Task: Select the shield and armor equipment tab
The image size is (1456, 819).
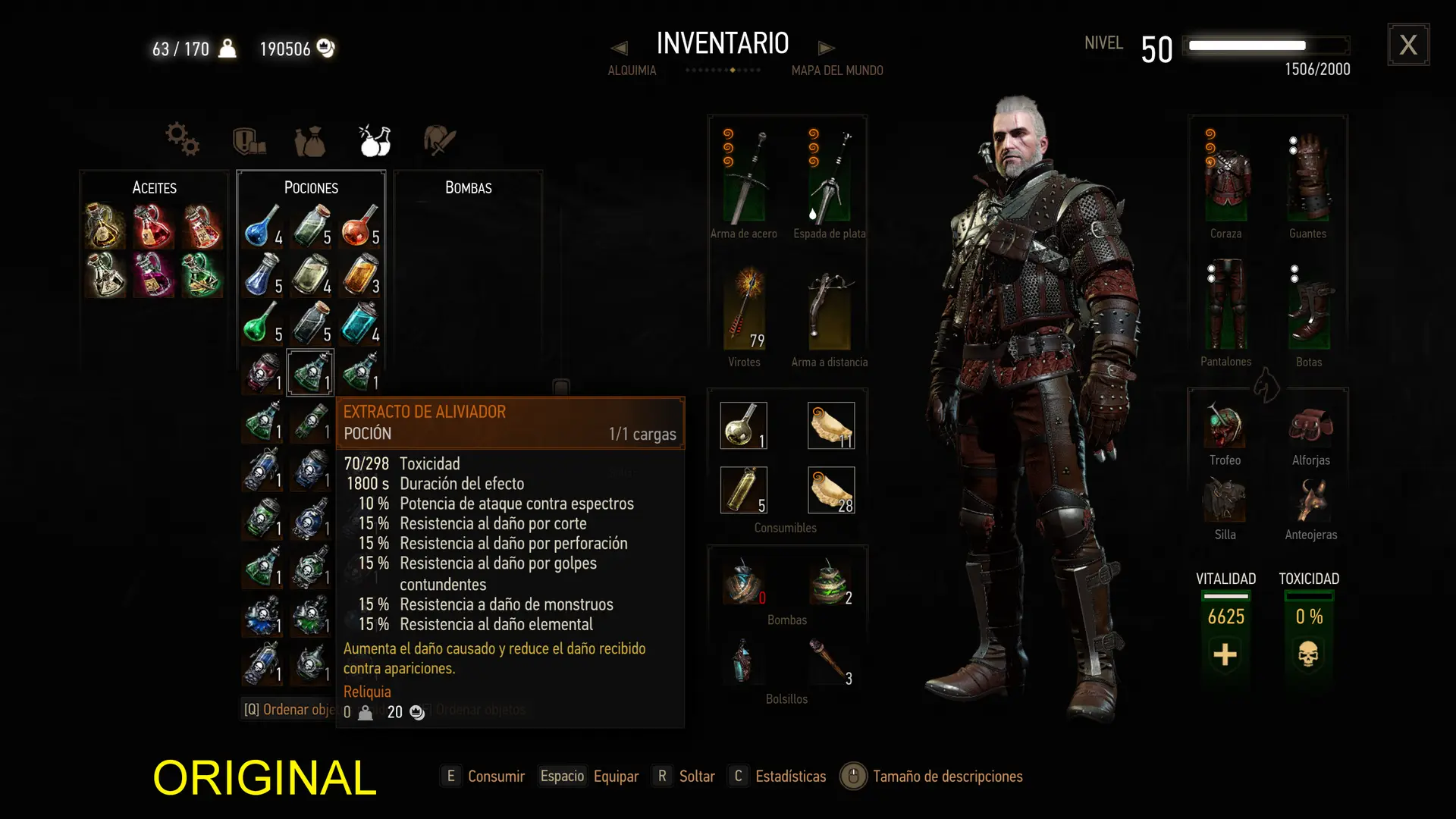Action: 249,141
